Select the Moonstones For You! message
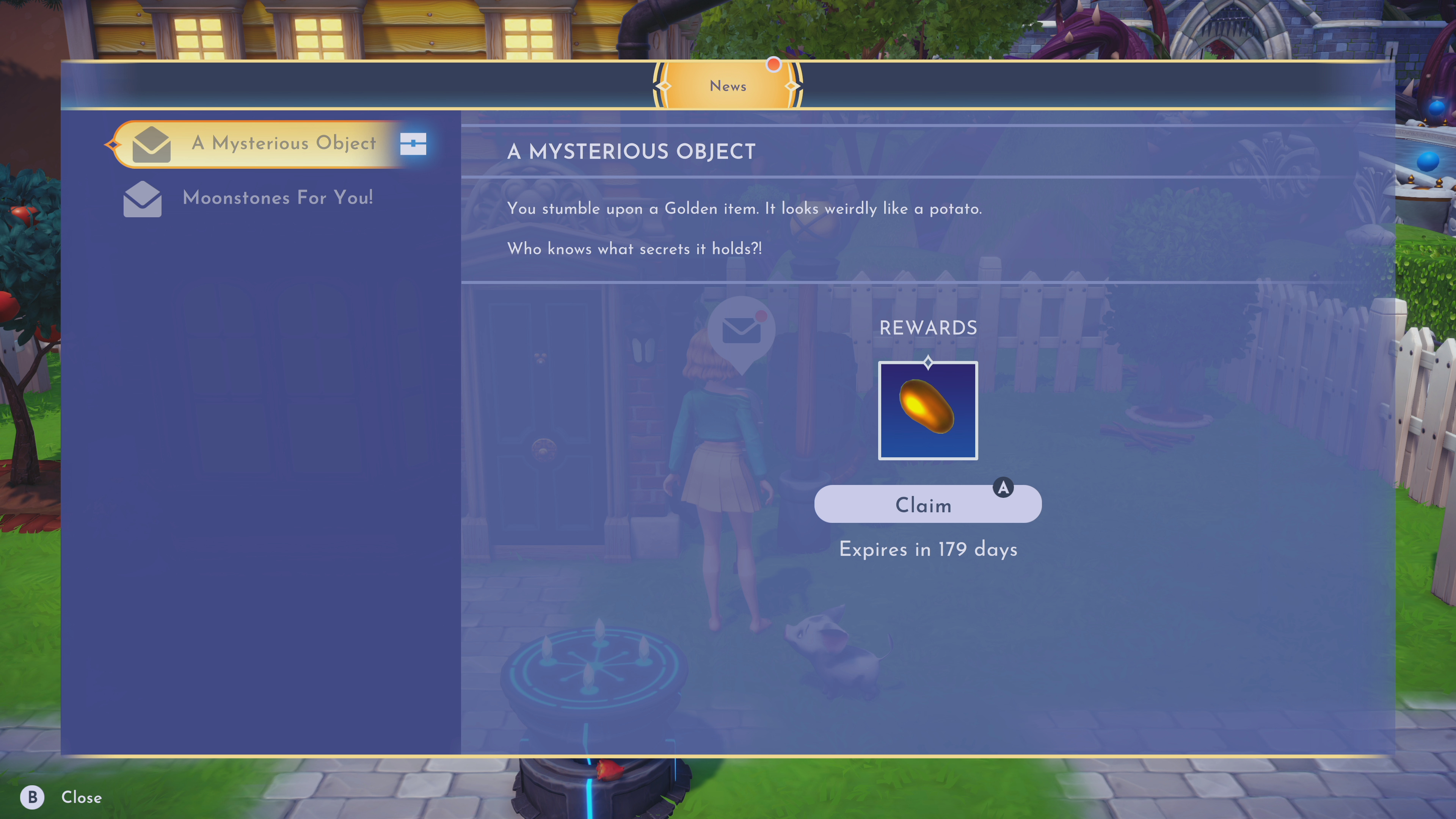 click(277, 198)
